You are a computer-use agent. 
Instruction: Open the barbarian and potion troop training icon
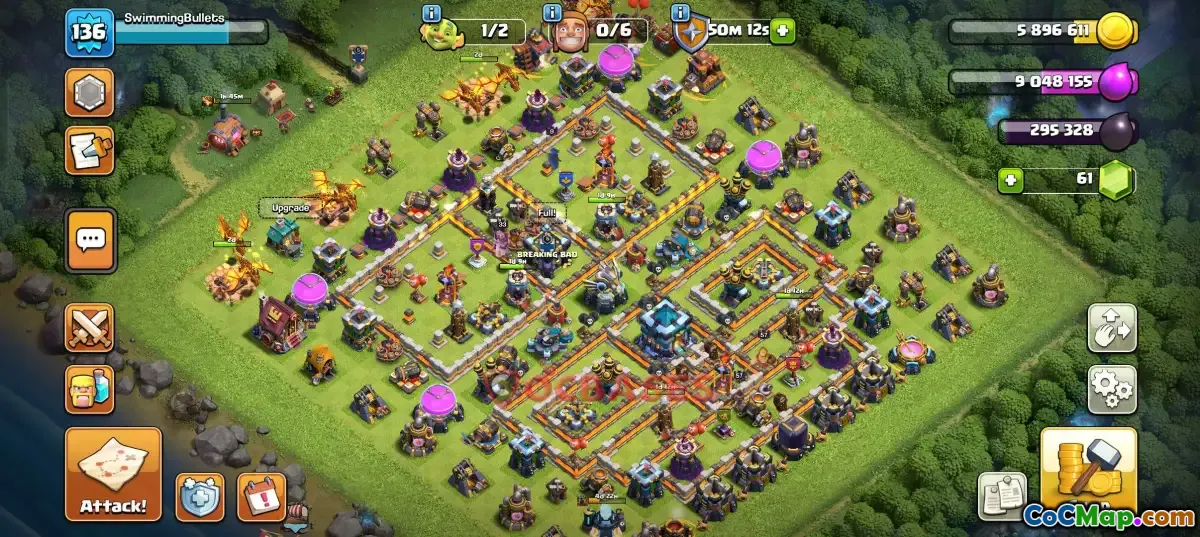pos(90,390)
